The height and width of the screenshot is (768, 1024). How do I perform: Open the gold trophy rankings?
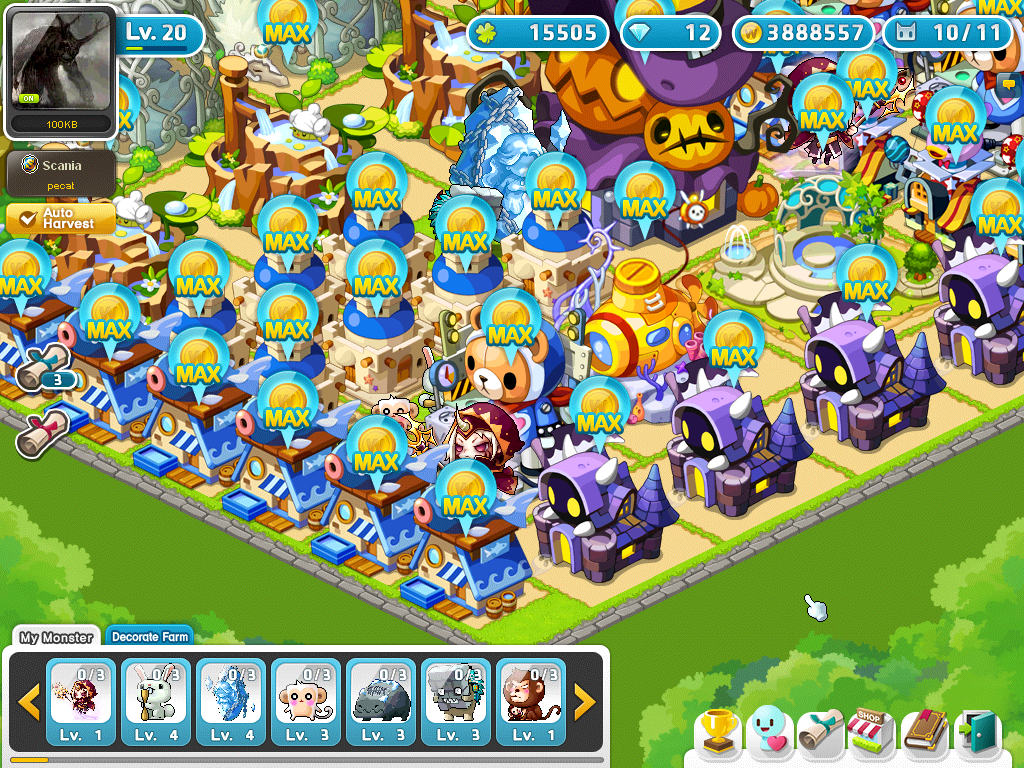tap(718, 733)
